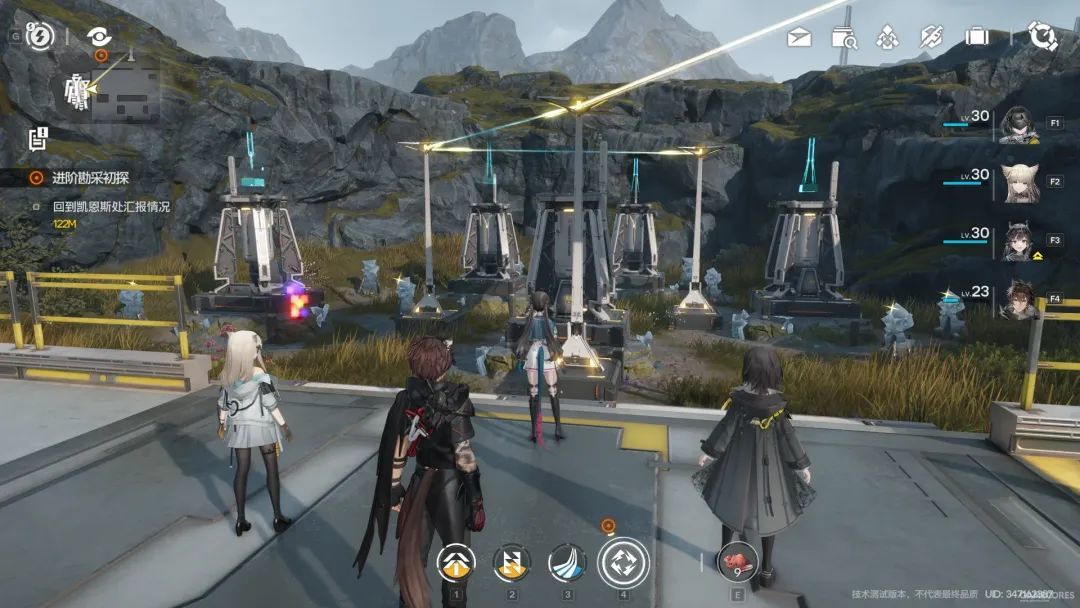This screenshot has height=608, width=1080.
Task: Open the circular main menu icon
Action: [1042, 37]
